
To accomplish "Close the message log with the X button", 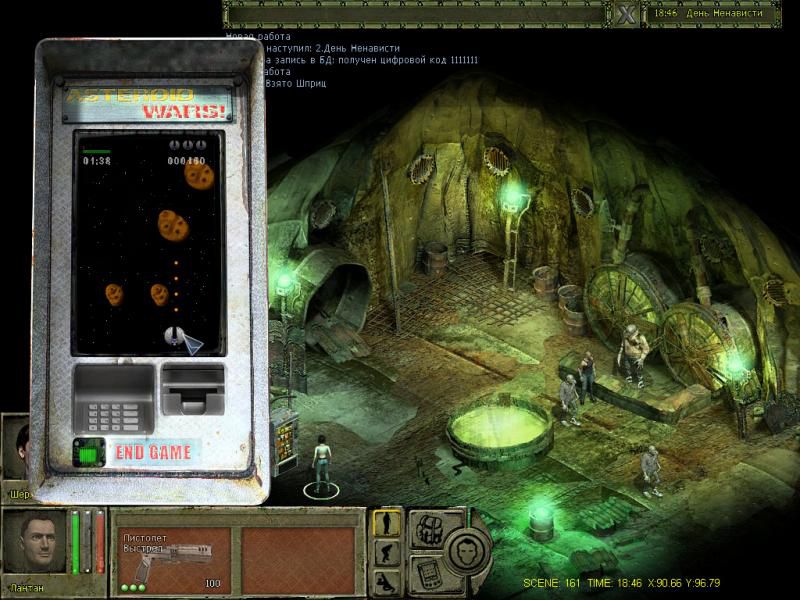I will (627, 14).
